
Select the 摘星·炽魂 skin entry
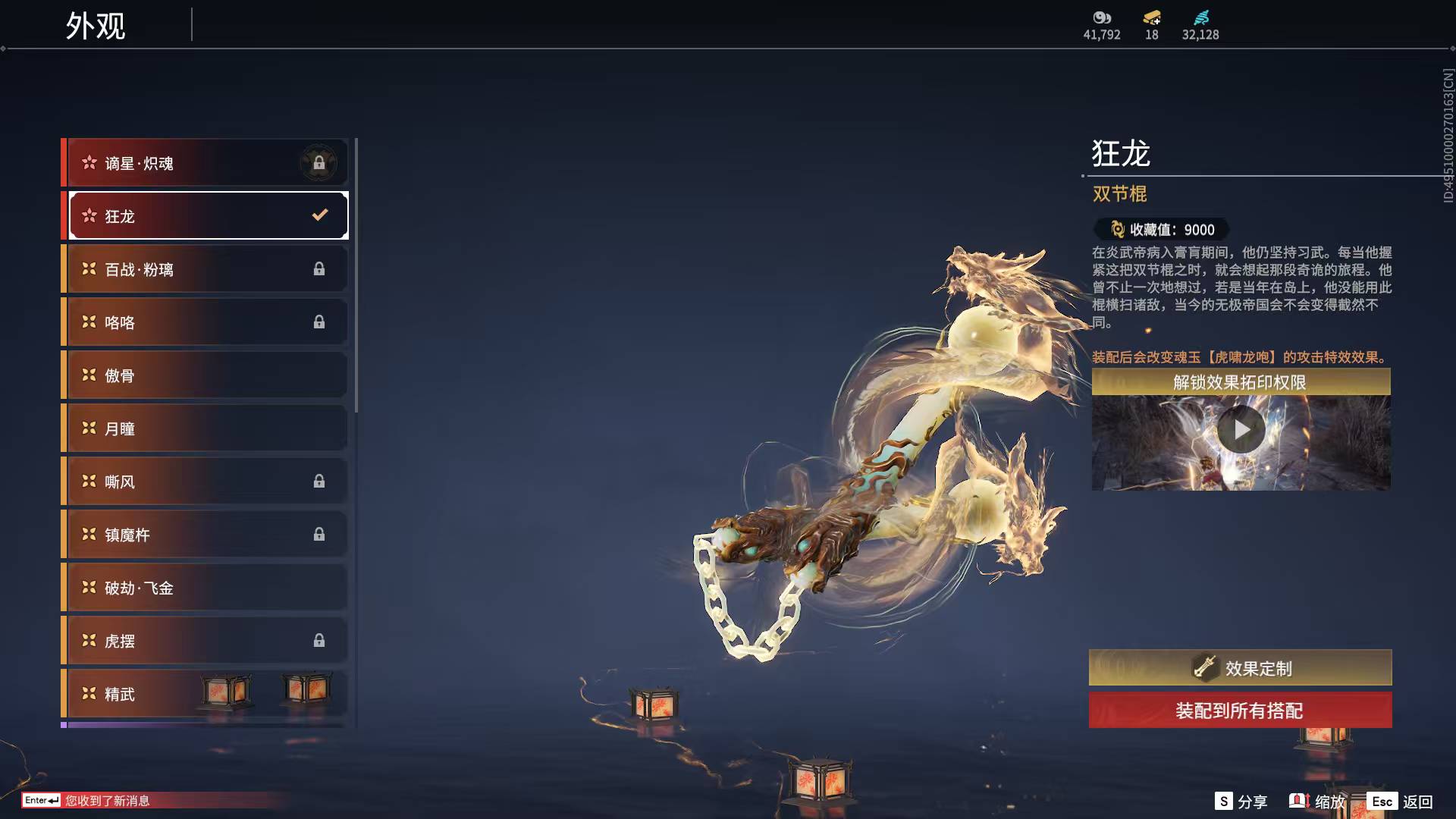point(206,163)
